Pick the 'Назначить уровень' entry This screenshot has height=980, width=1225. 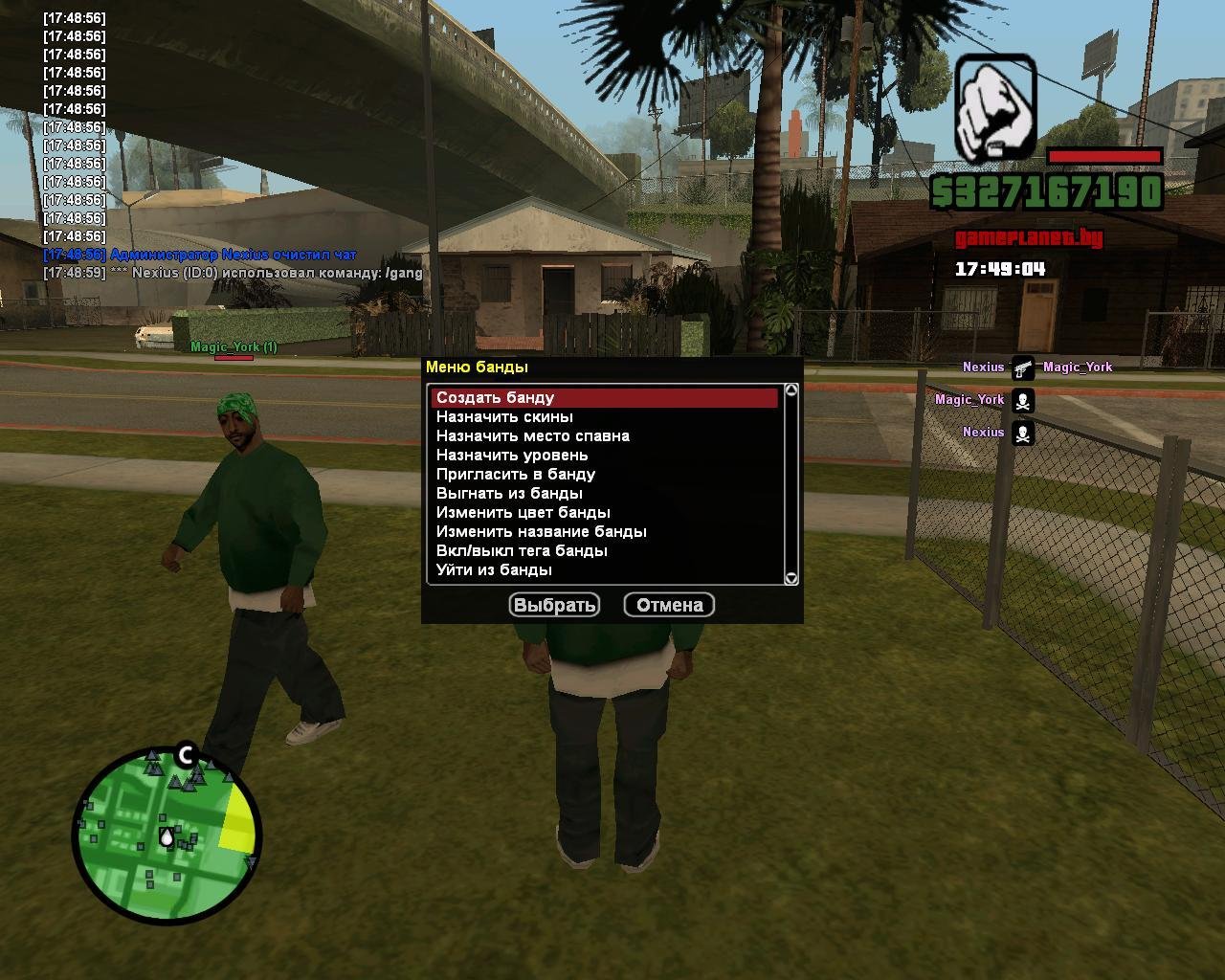click(x=512, y=456)
